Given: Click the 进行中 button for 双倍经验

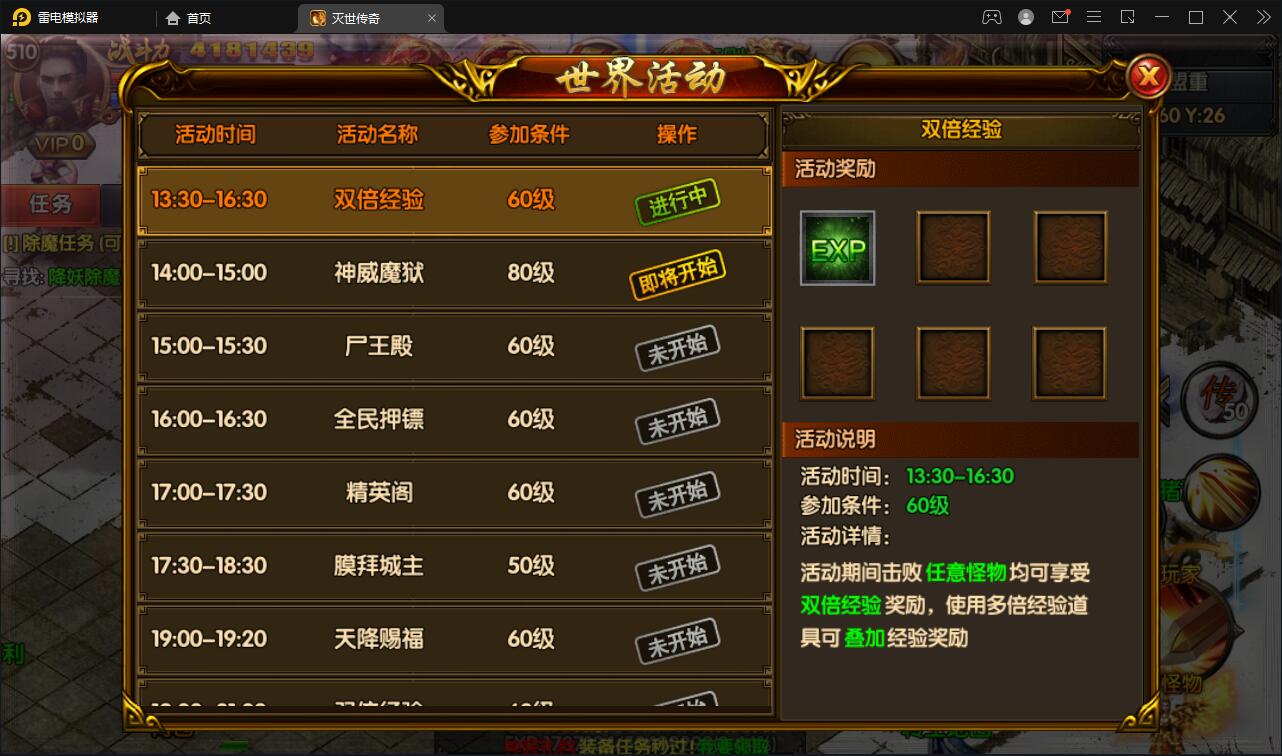Looking at the screenshot, I should click(x=678, y=200).
